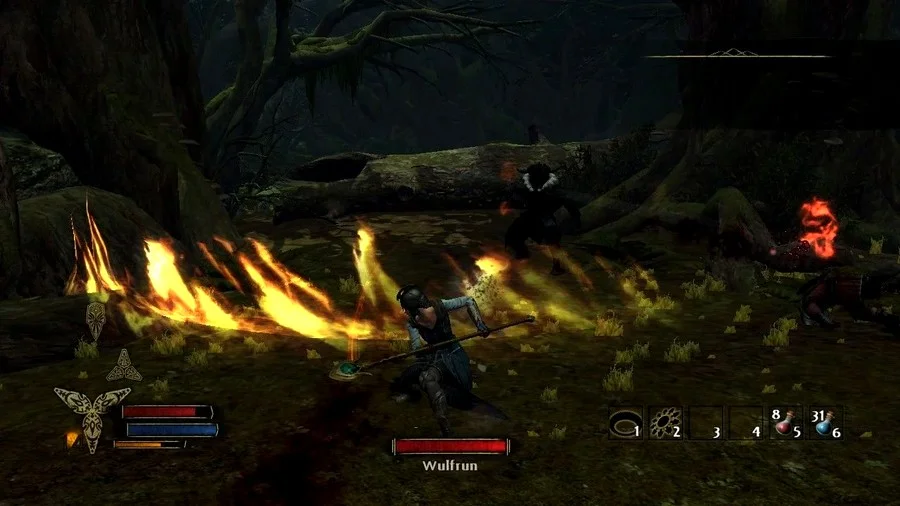Viewport: 900px width, 506px height.
Task: Pick the small triangular knot emblem
Action: 124,365
